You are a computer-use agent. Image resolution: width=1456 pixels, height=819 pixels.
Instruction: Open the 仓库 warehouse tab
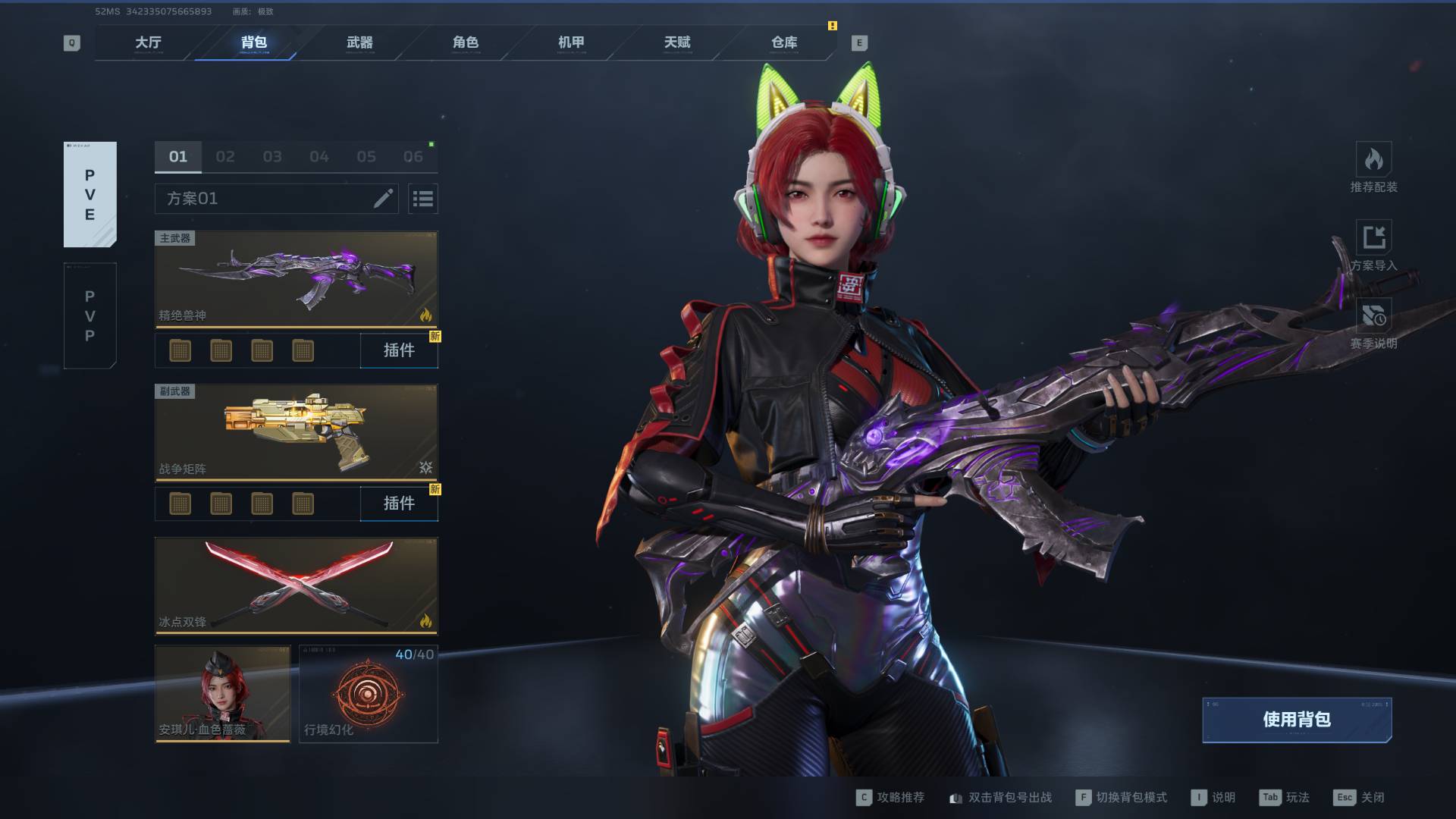784,42
